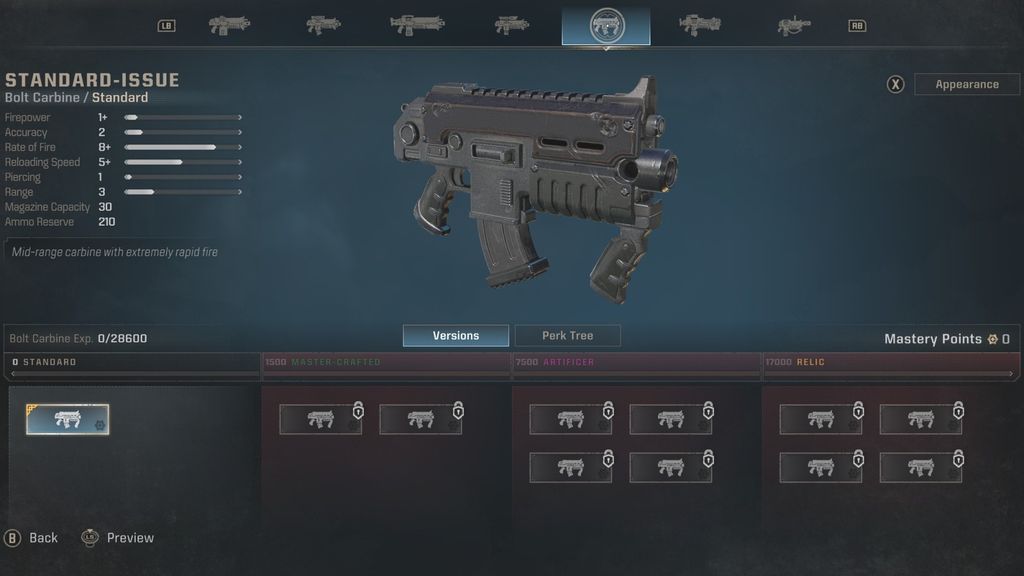
Task: Select the Standard tier header
Action: click(x=133, y=362)
